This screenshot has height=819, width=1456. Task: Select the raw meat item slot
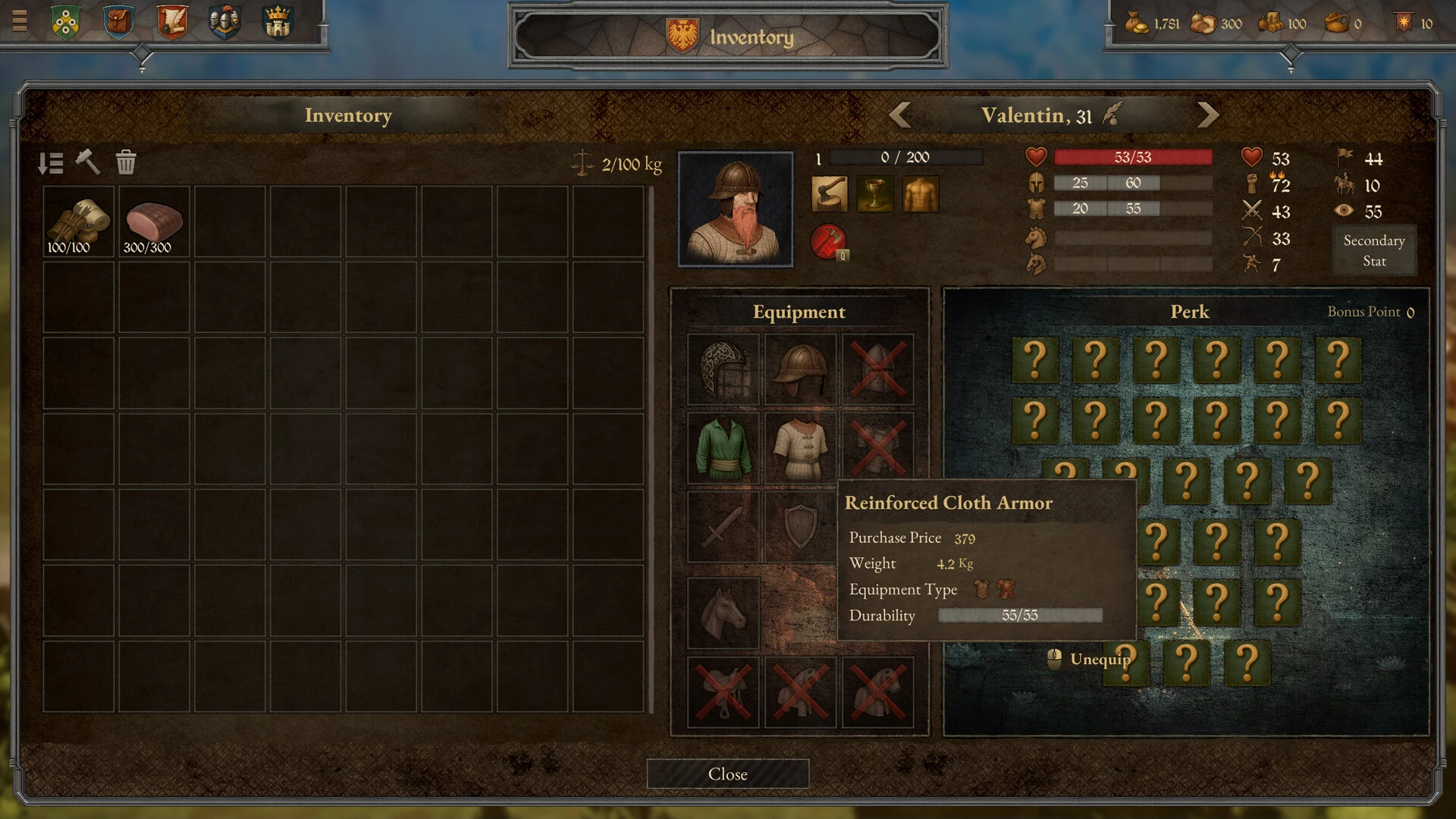[154, 223]
